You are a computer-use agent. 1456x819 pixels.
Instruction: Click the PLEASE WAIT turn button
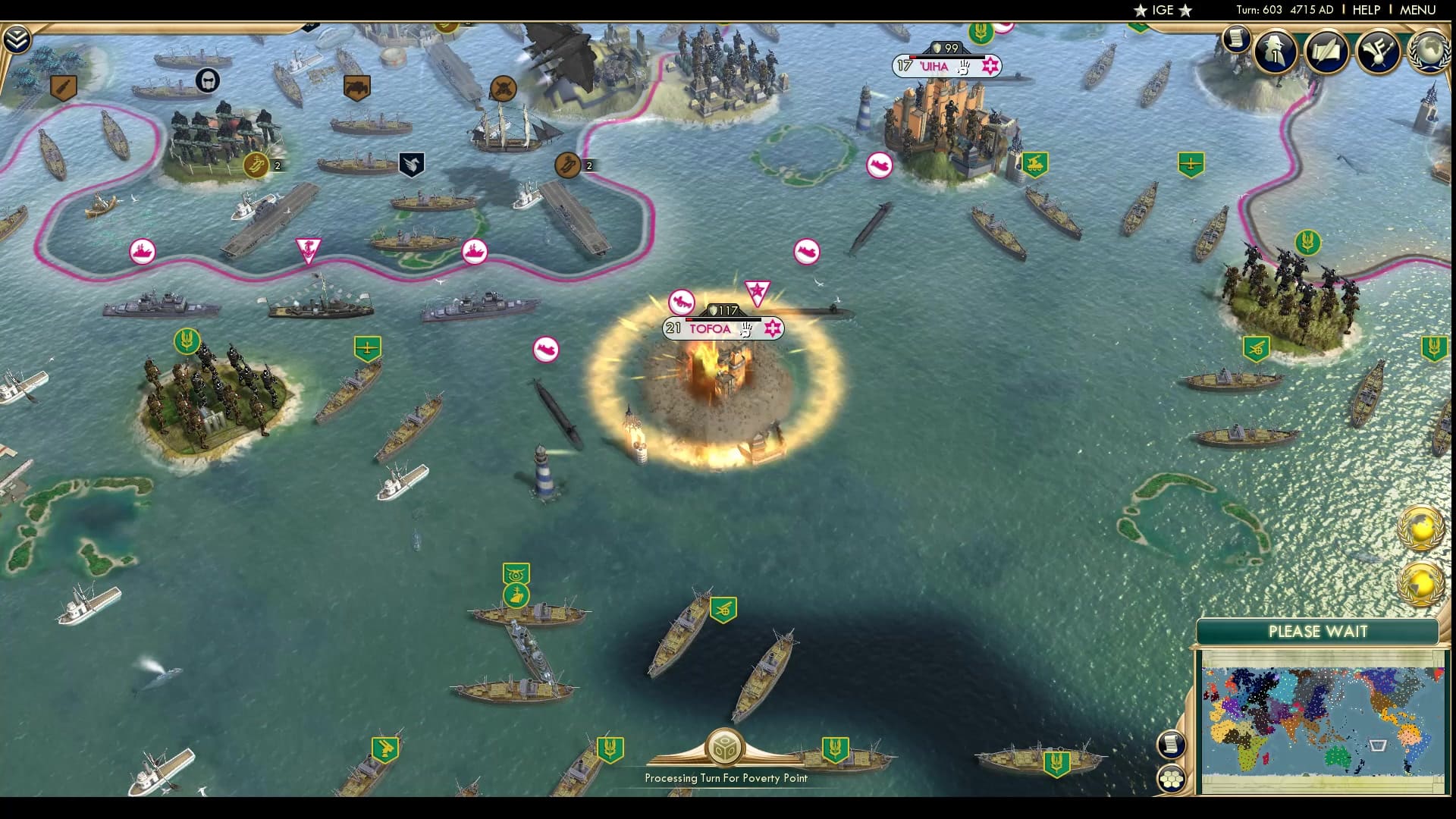[x=1317, y=632]
